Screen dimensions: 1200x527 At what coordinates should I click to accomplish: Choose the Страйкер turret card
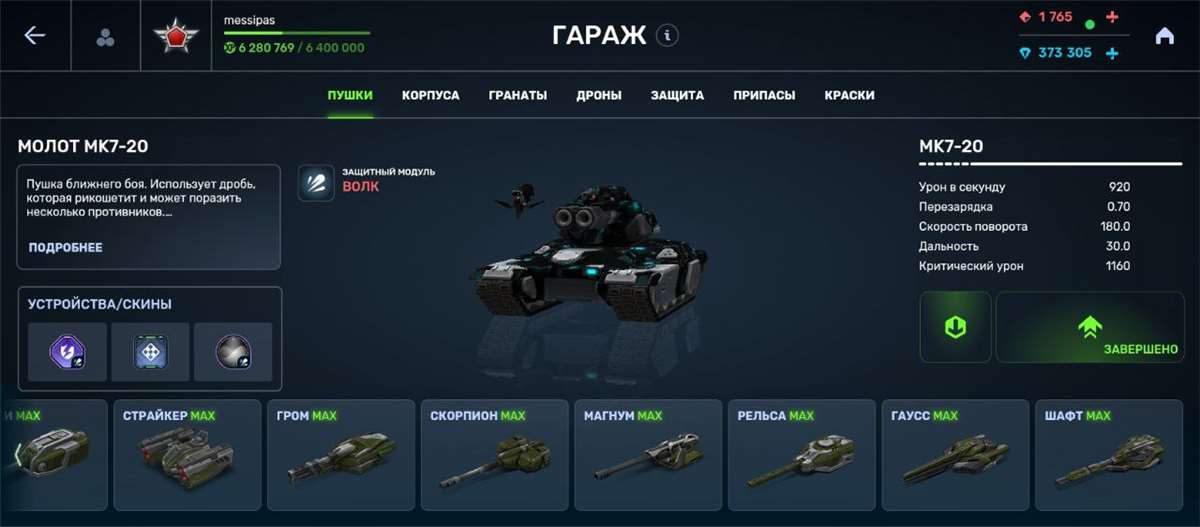pyautogui.click(x=186, y=455)
